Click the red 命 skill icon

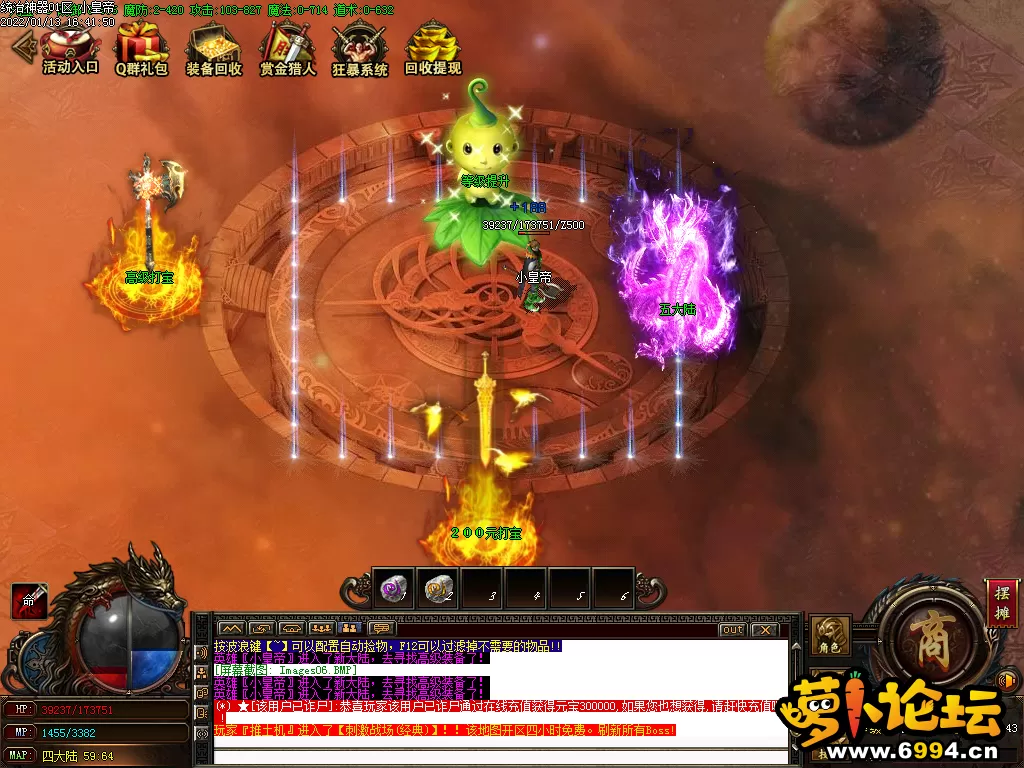28,600
